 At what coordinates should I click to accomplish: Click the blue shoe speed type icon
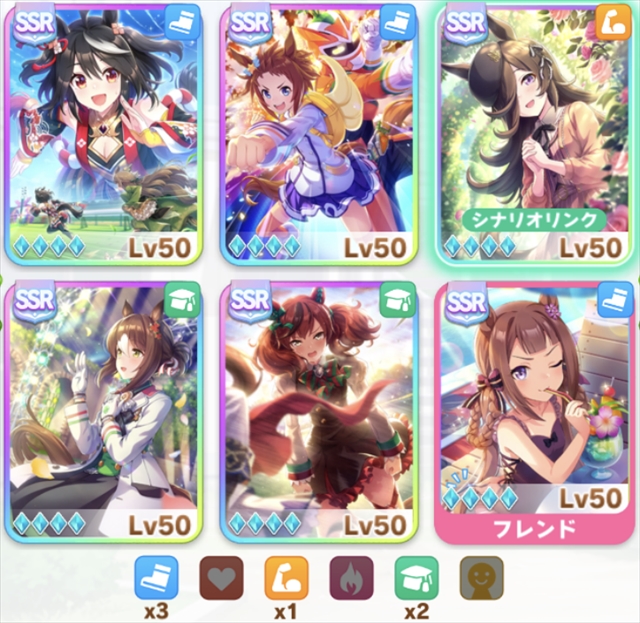coord(156,578)
